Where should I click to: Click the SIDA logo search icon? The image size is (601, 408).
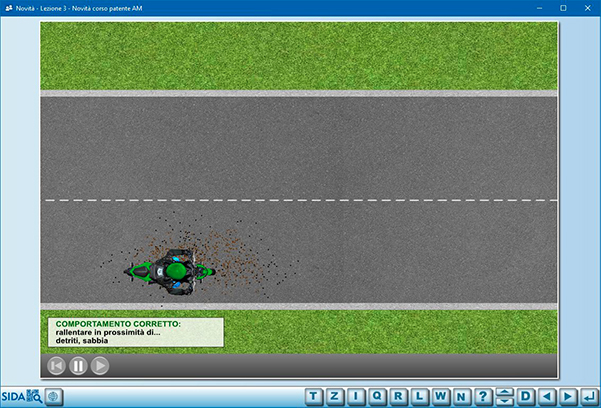point(21,397)
